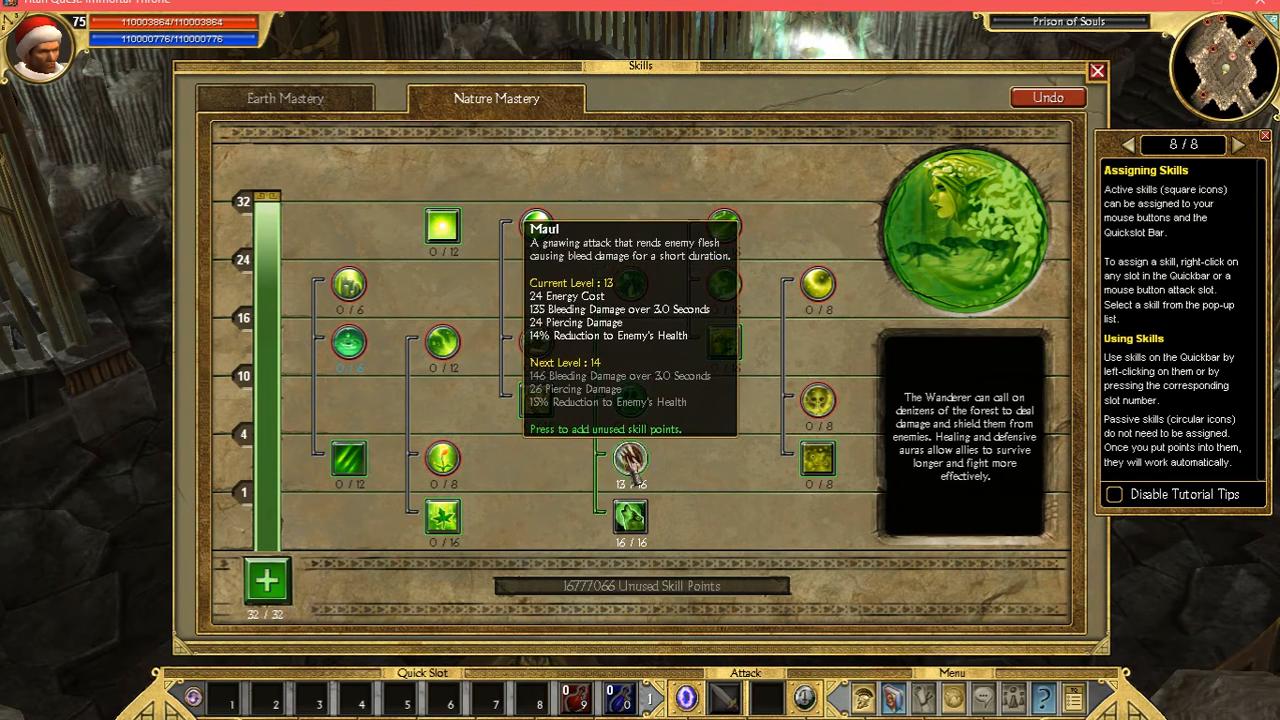This screenshot has width=1280, height=720.
Task: Activate the blue portal stone icon
Action: click(x=687, y=697)
